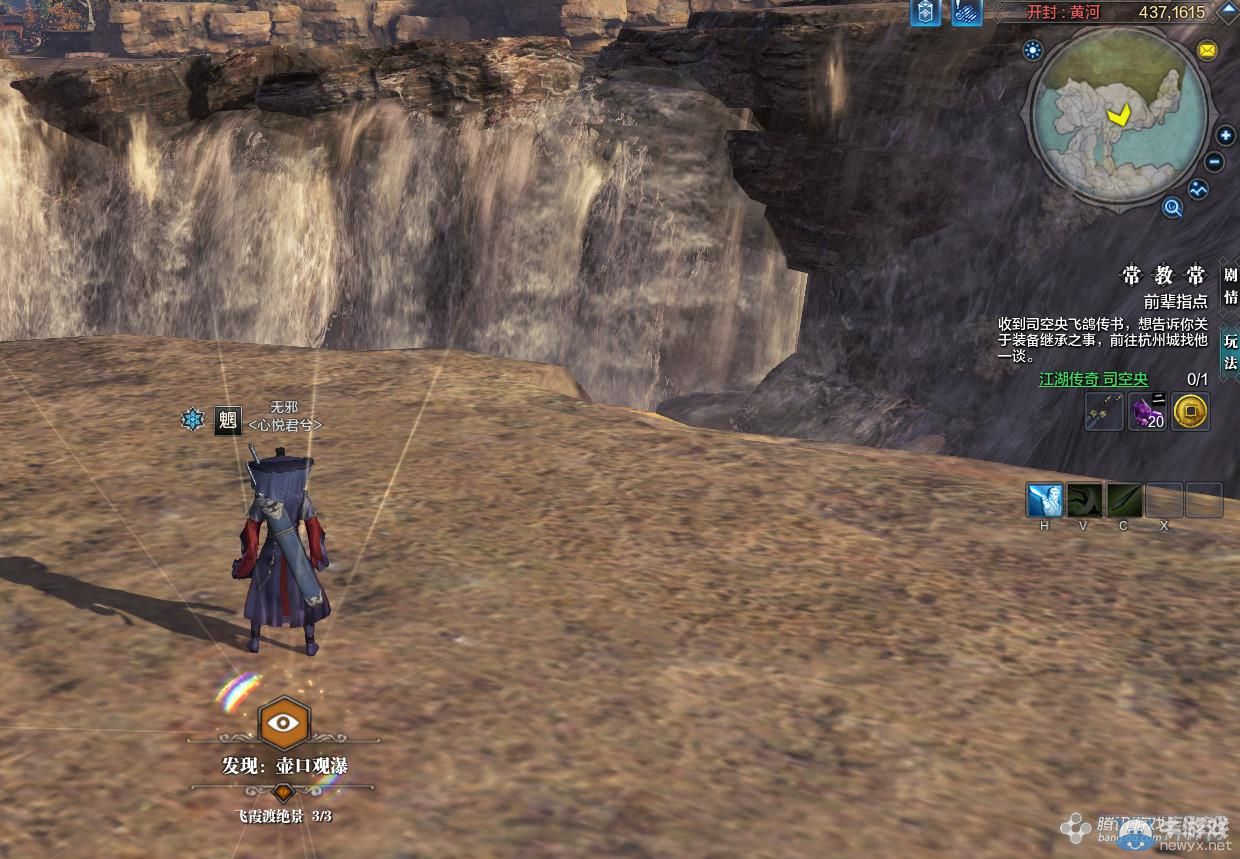
Task: Click the orange eye discovery icon
Action: [x=284, y=722]
